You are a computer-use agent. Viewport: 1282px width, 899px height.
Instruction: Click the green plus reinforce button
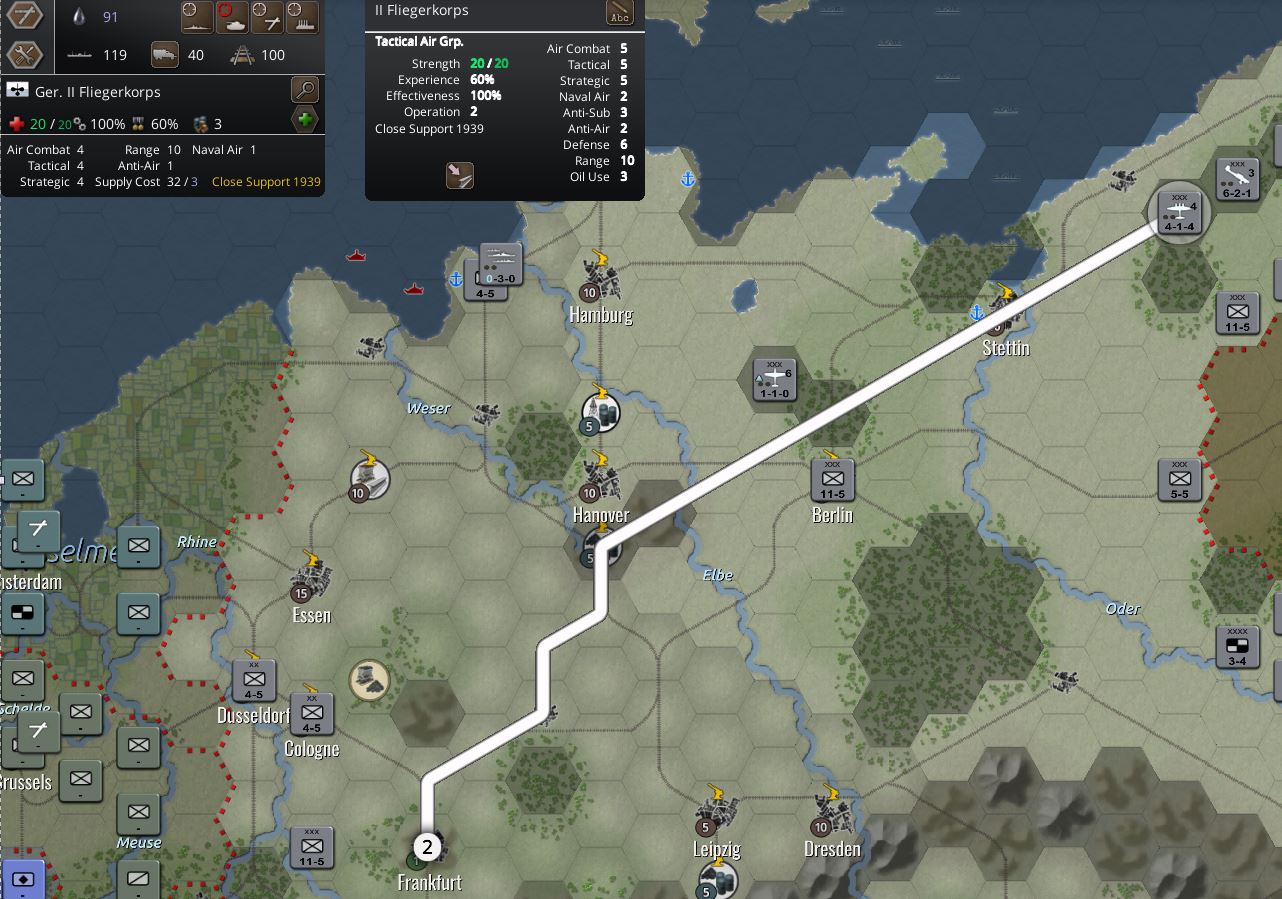[305, 120]
